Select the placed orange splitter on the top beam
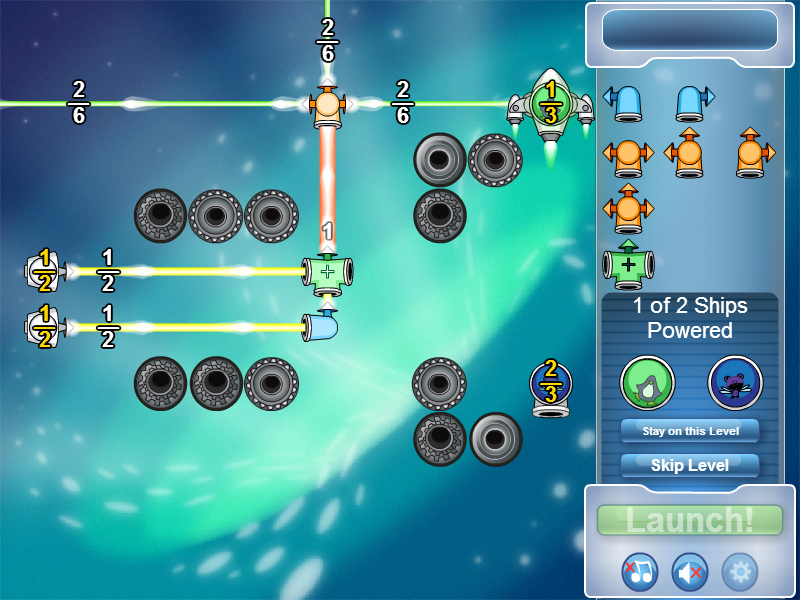Image resolution: width=800 pixels, height=600 pixels. (327, 104)
